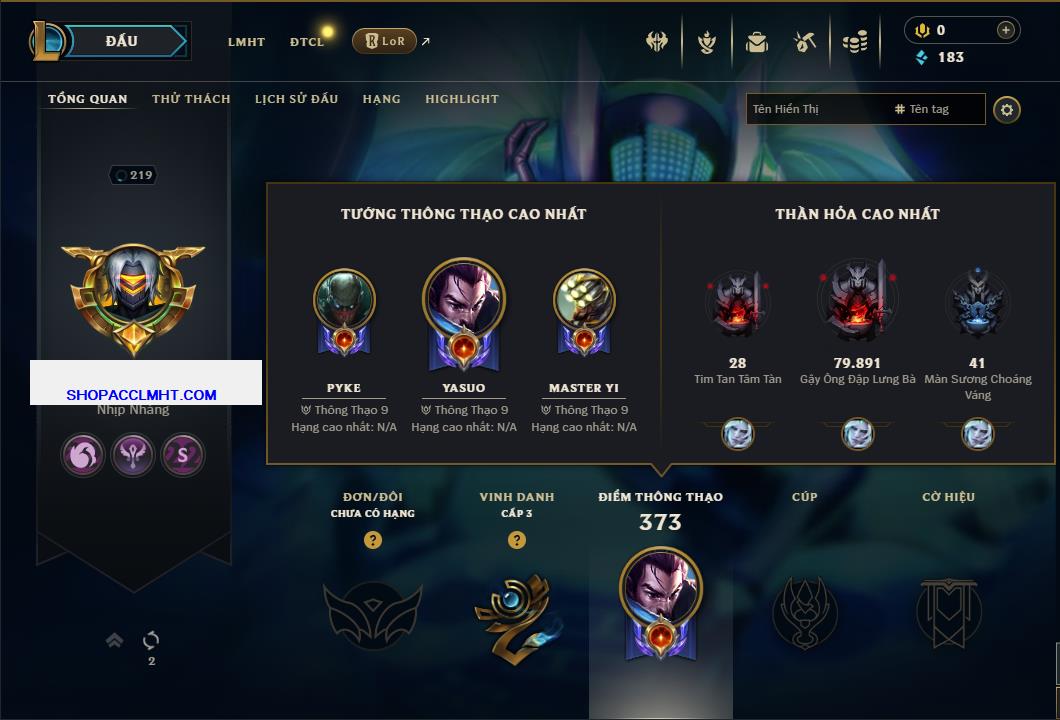Launch the LoR external link

tap(385, 41)
